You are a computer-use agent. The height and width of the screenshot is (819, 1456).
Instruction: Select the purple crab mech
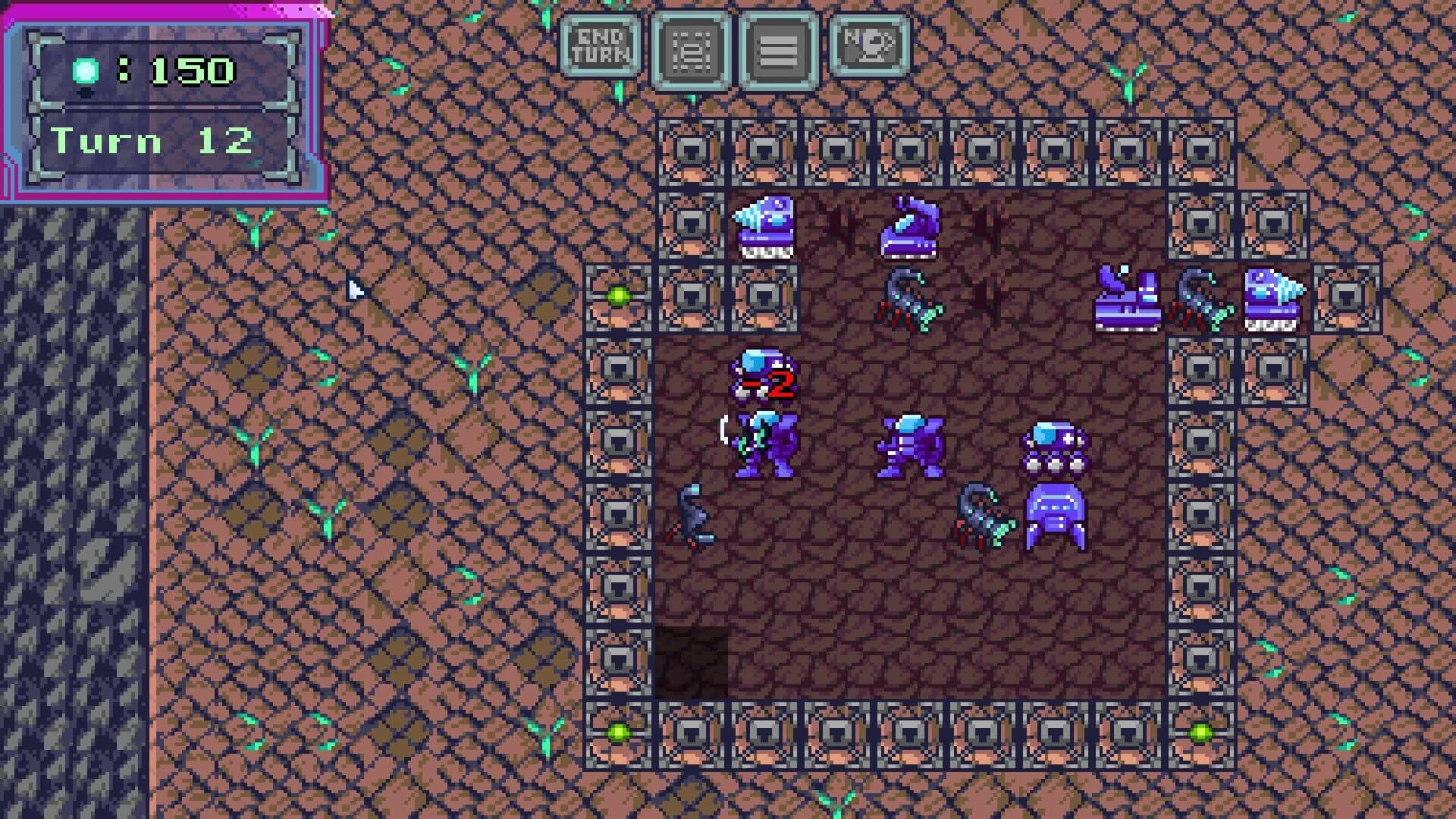(1054, 519)
